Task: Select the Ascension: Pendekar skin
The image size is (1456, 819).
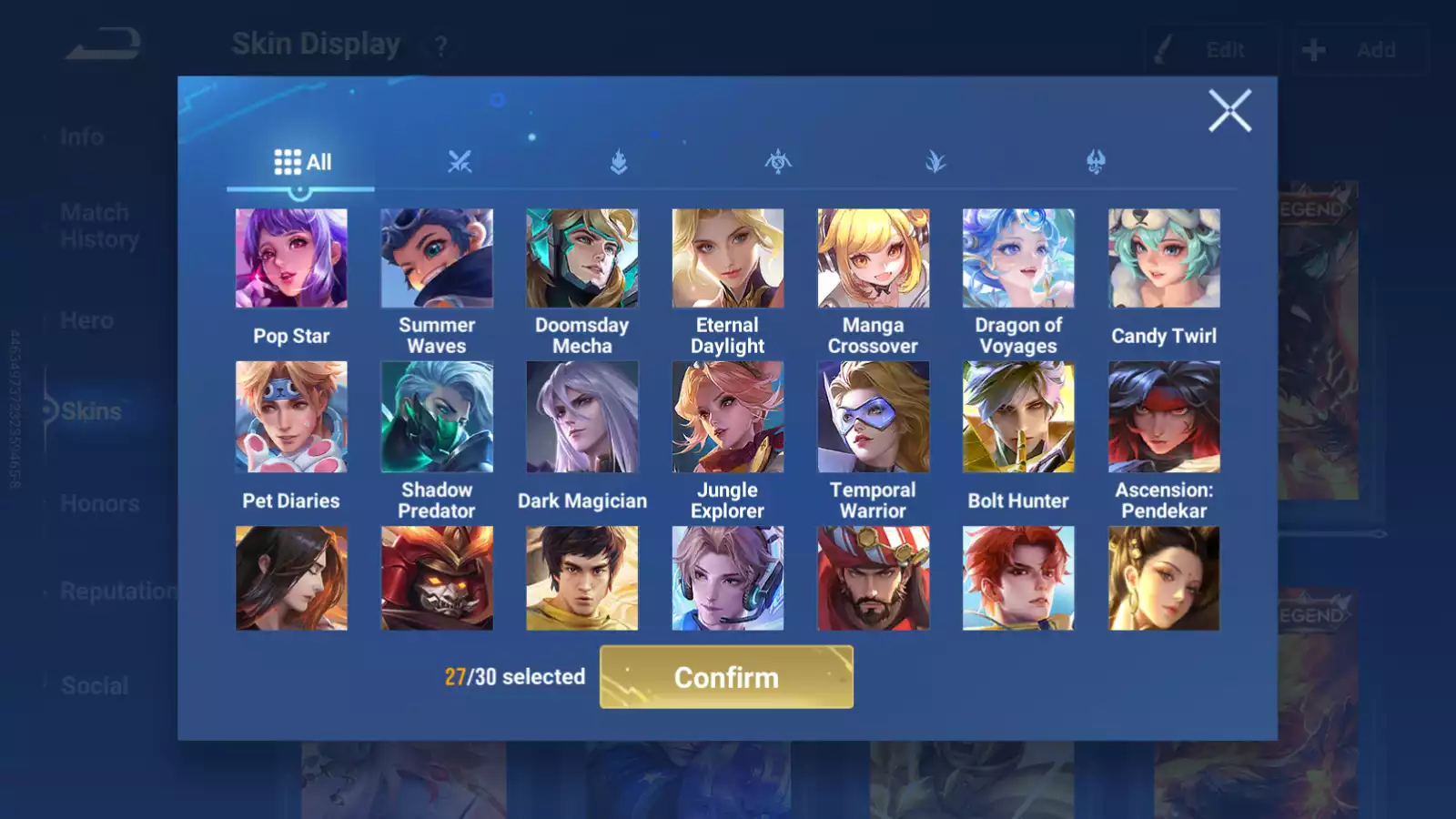Action: 1164,417
